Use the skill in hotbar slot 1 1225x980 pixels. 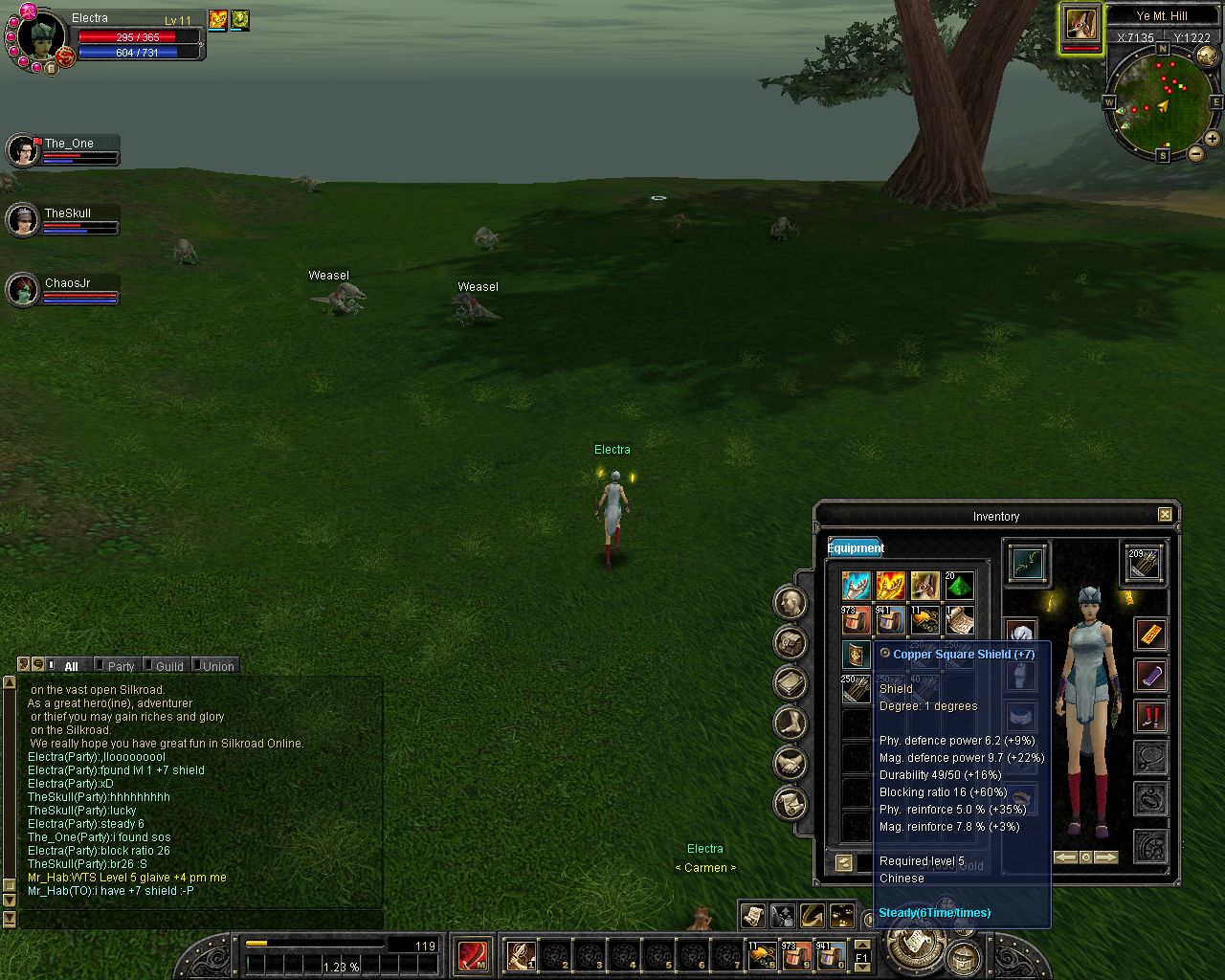pyautogui.click(x=522, y=955)
